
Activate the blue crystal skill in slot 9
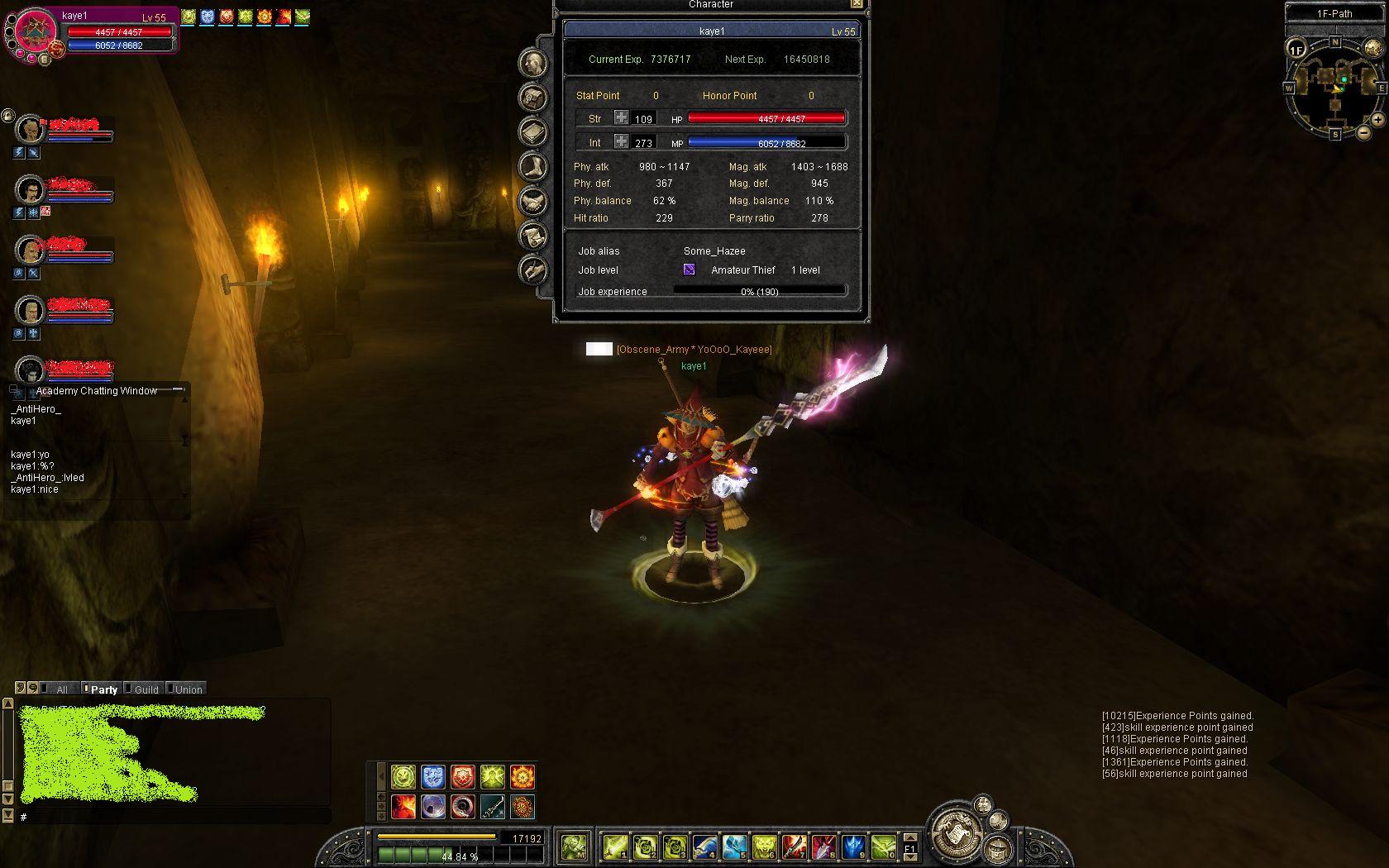click(x=853, y=847)
